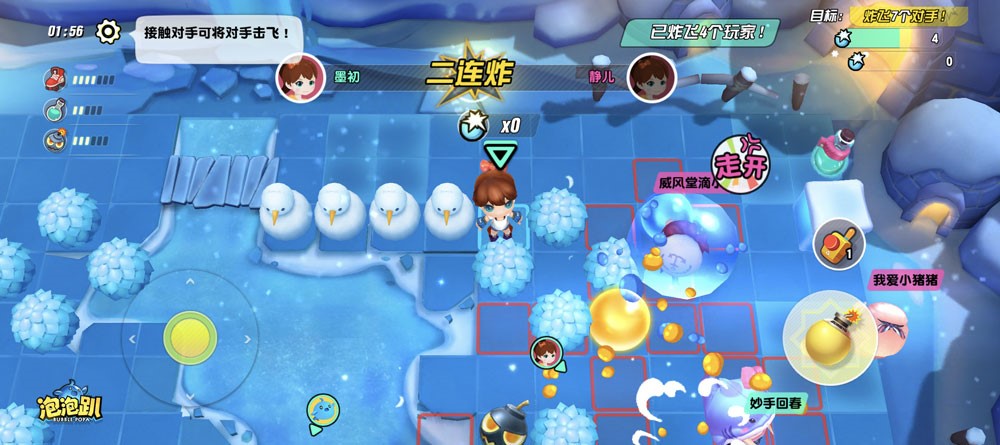Tap the yellow bomb drop button
The height and width of the screenshot is (445, 1000).
coord(829,338)
